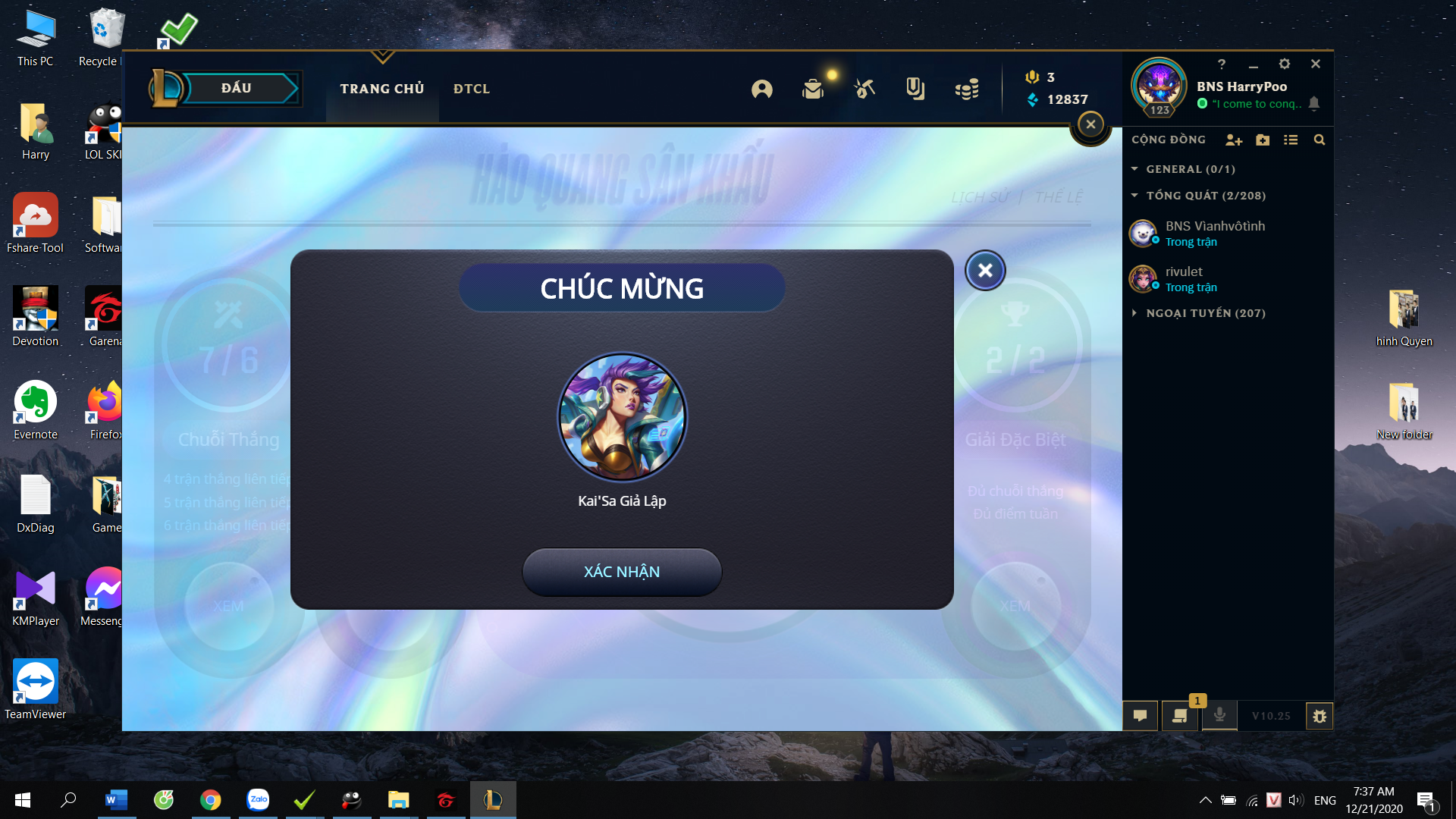Open the ĐTCL tab
This screenshot has height=819, width=1456.
(472, 89)
